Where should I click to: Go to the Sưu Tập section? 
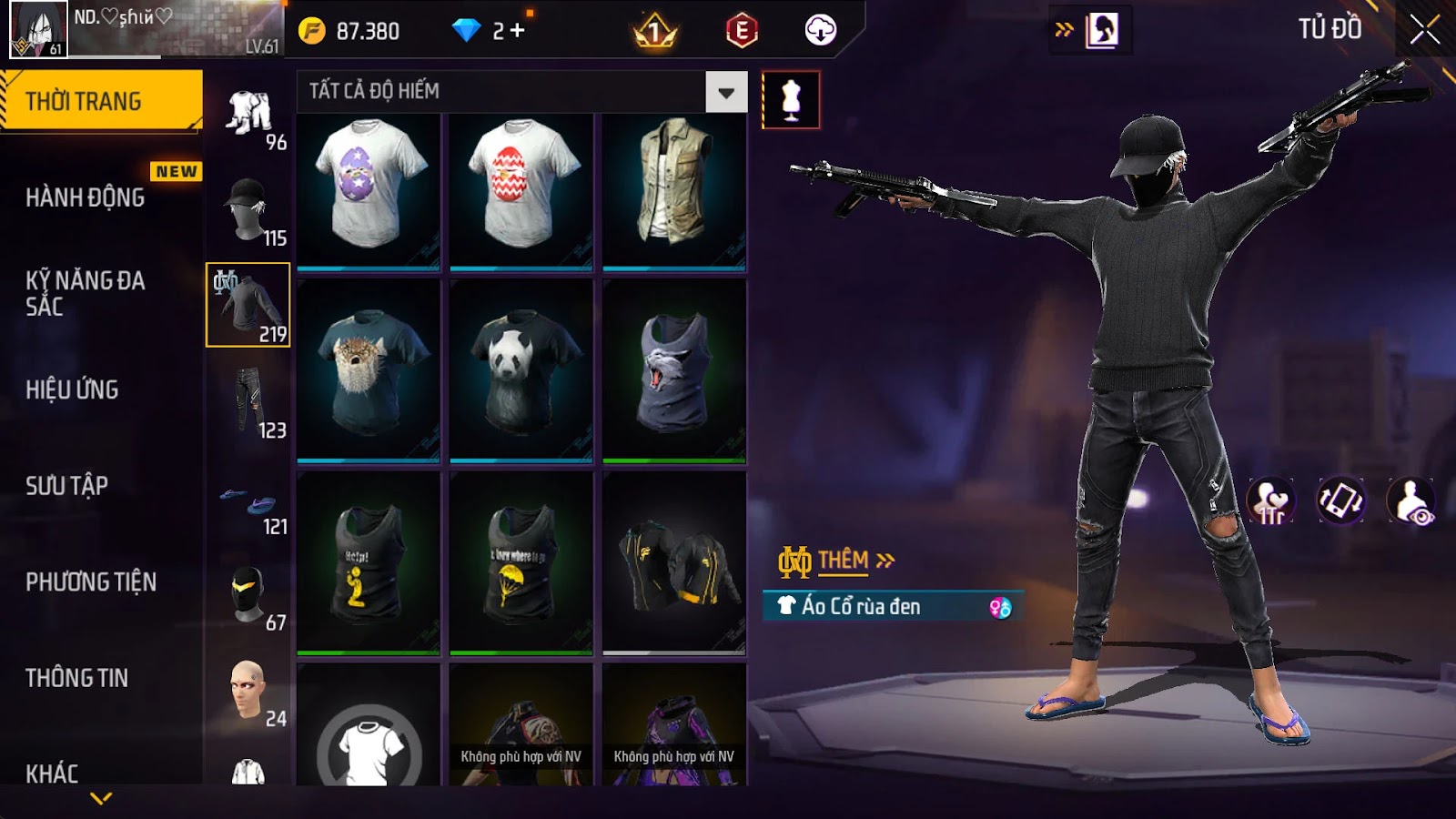point(67,486)
